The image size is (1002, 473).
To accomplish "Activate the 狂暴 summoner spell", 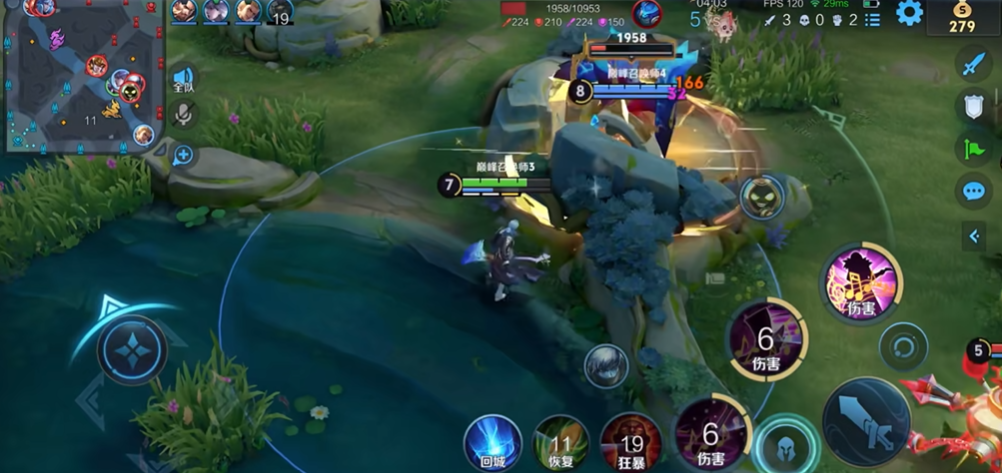I will point(631,441).
